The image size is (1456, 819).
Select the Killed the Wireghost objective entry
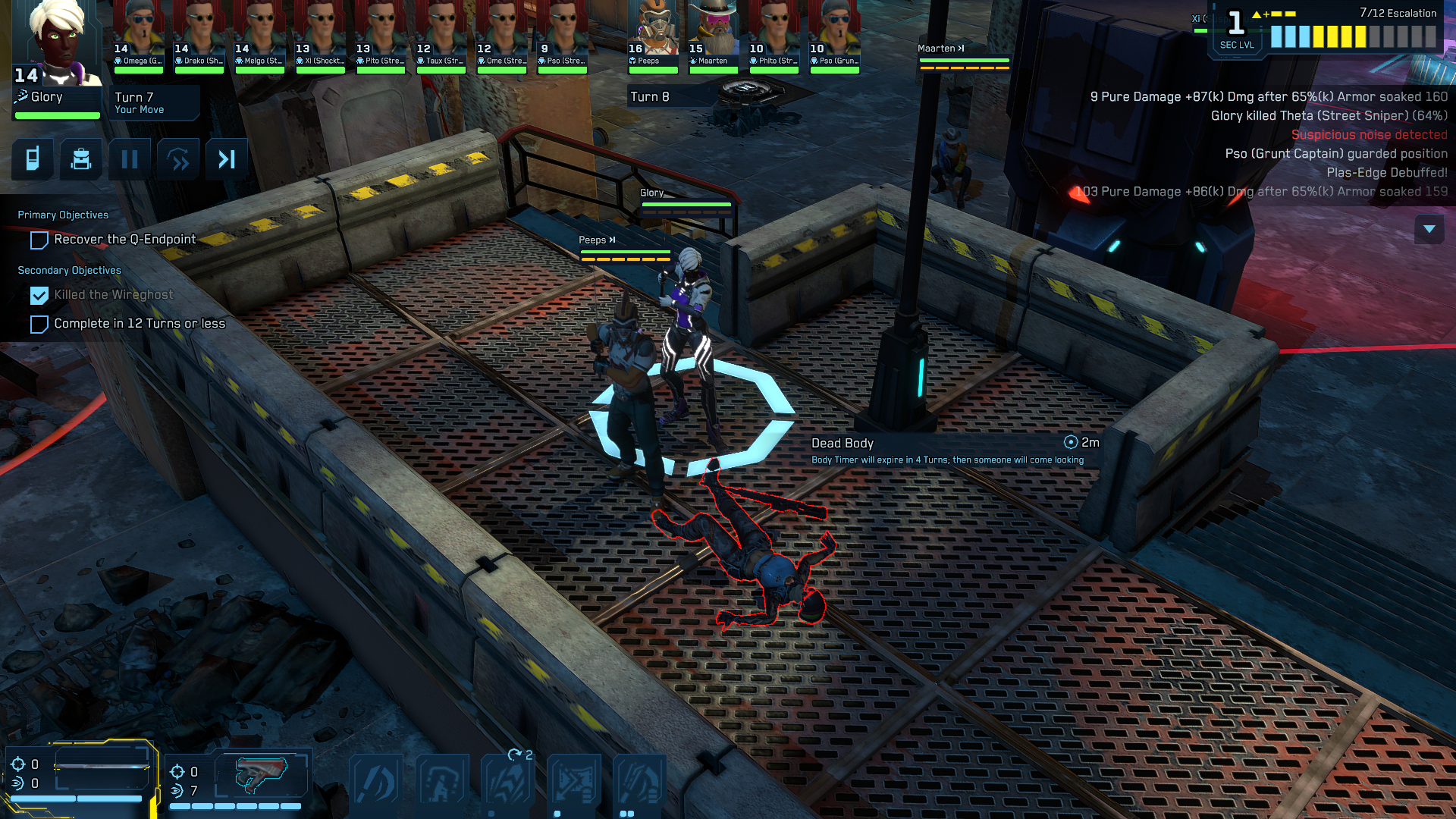click(x=114, y=295)
